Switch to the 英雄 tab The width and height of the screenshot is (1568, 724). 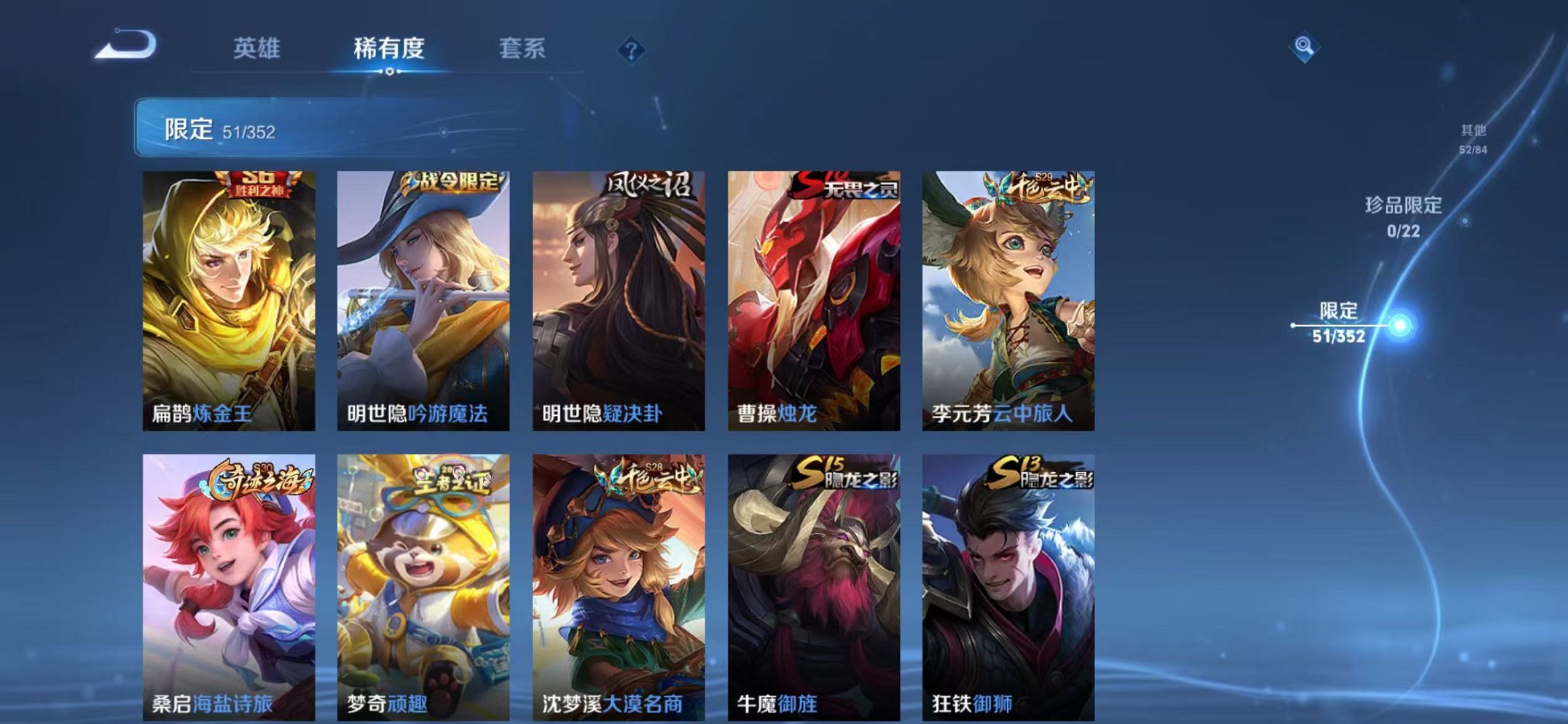tap(259, 46)
